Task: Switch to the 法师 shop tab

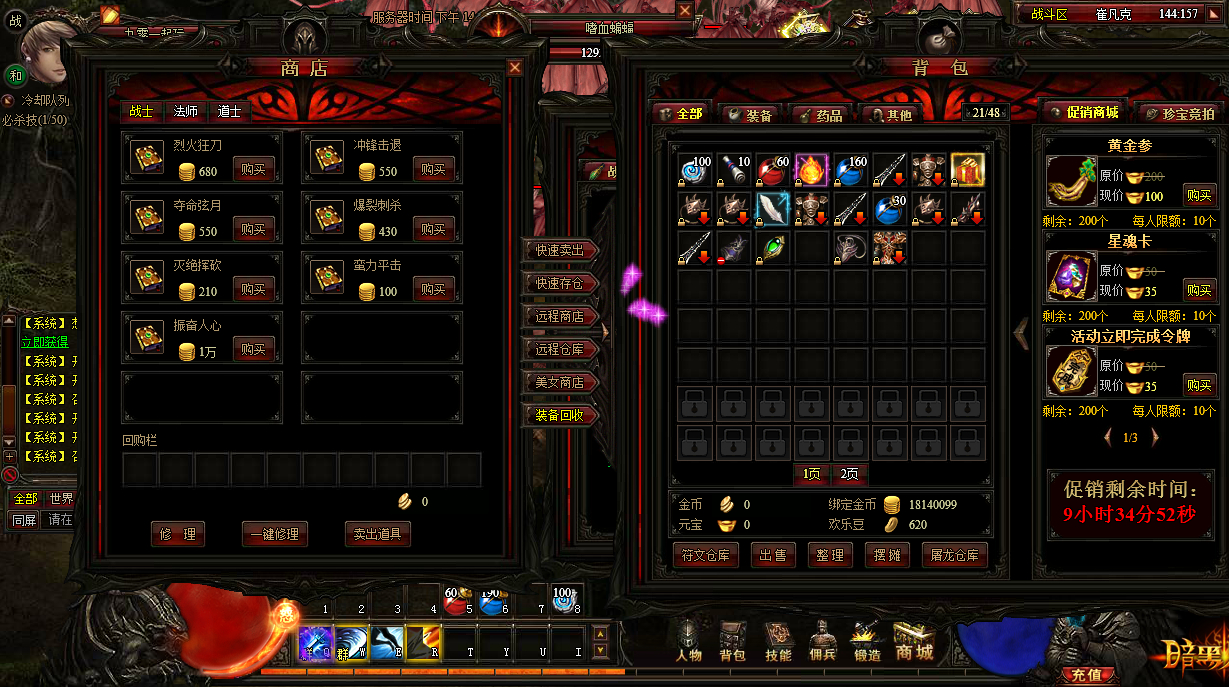Action: [186, 111]
